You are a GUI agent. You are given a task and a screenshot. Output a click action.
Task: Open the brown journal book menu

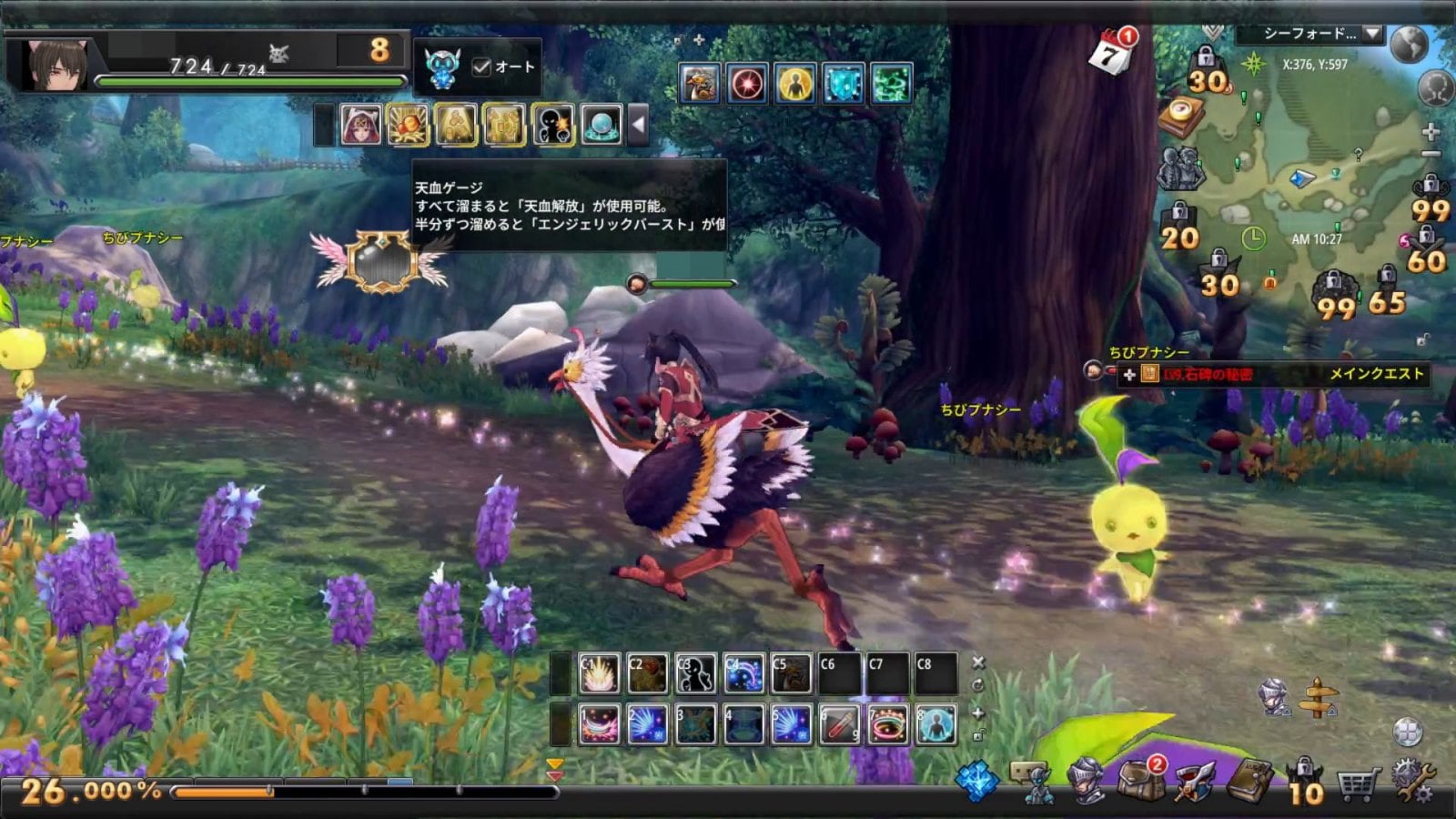click(1252, 780)
